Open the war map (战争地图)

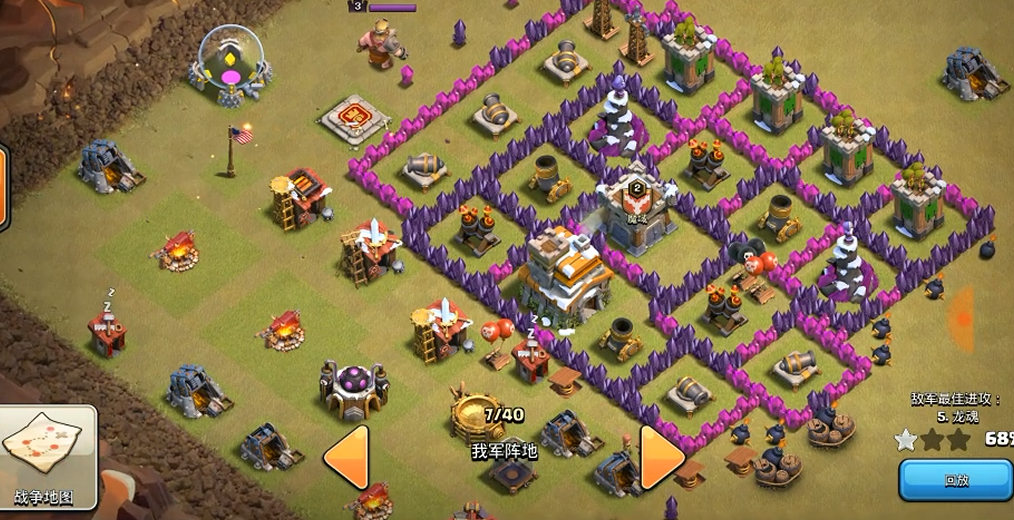(x=48, y=455)
